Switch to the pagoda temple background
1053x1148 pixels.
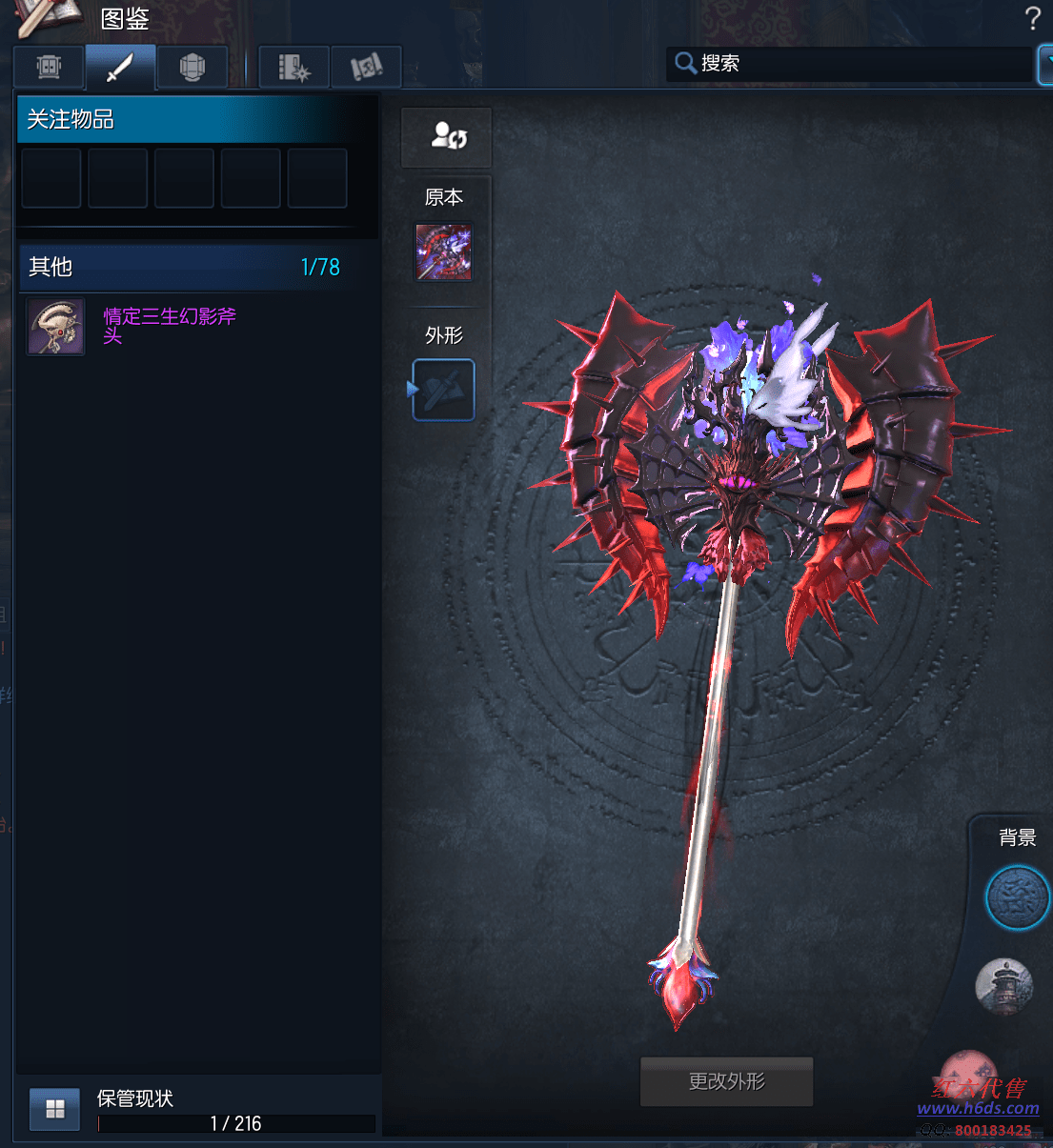pyautogui.click(x=1004, y=986)
